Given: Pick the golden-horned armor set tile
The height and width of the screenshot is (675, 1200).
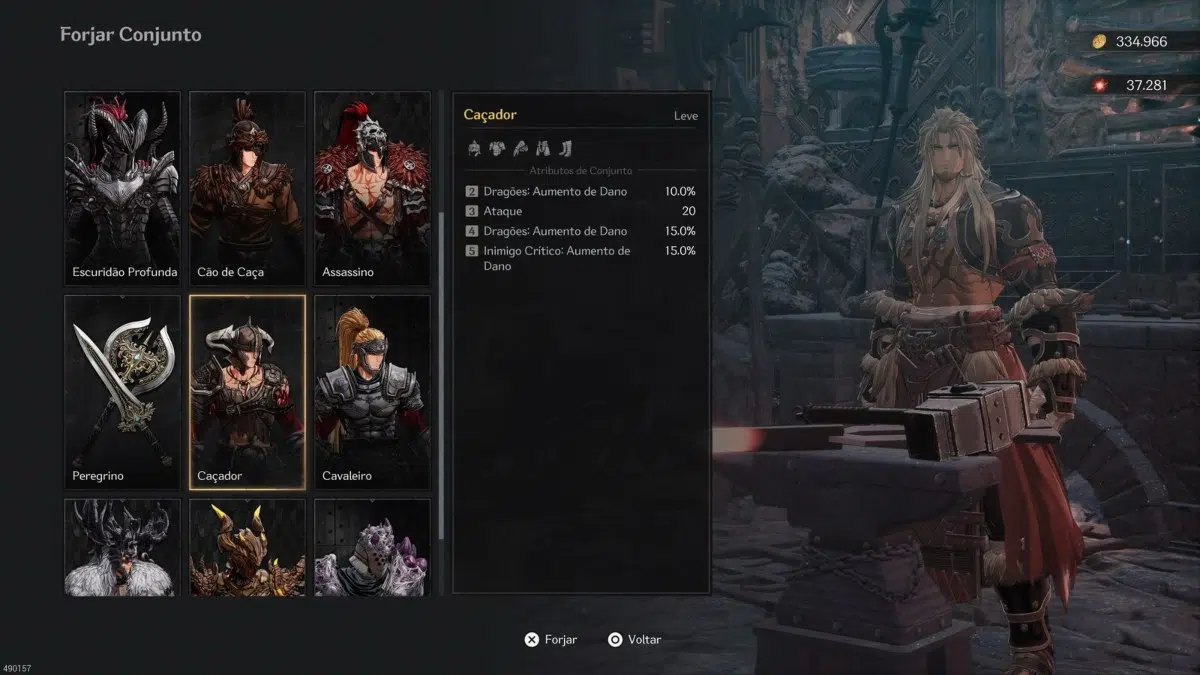Looking at the screenshot, I should [247, 547].
